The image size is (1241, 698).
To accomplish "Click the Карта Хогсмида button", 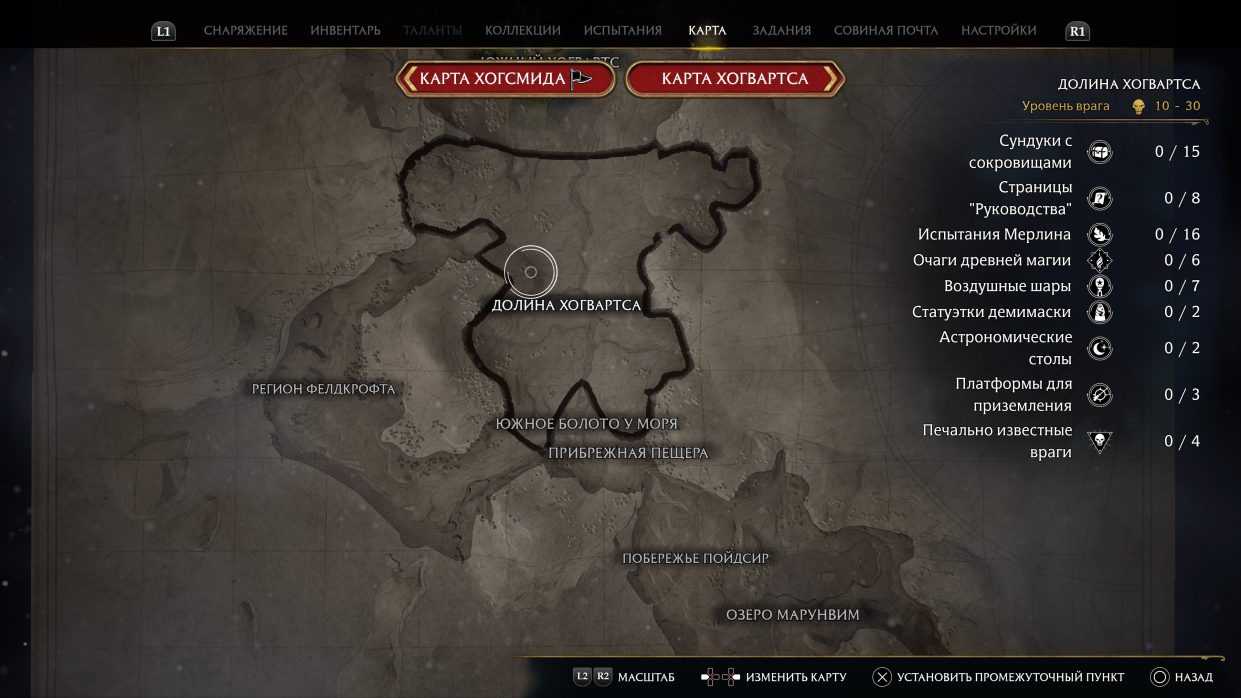I will tap(505, 79).
